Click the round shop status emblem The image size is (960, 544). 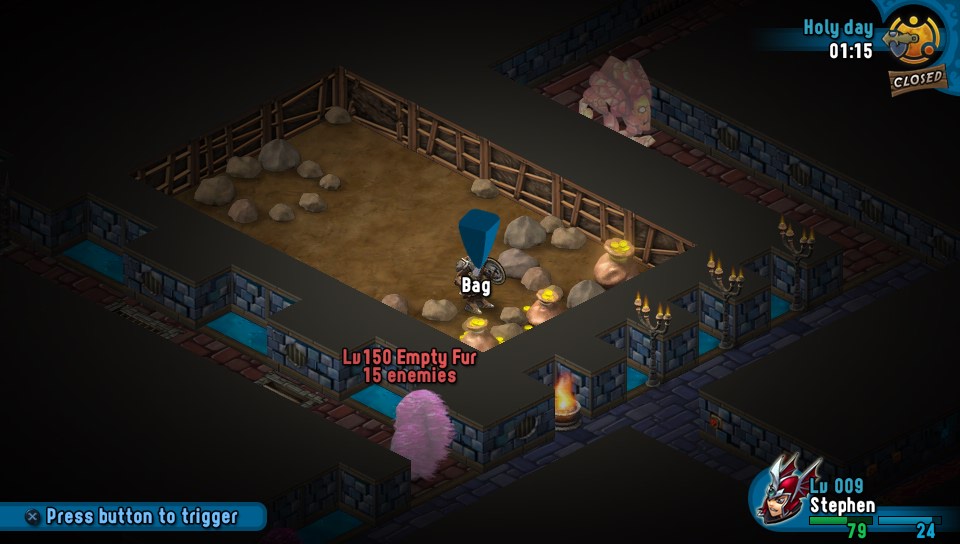[x=915, y=38]
